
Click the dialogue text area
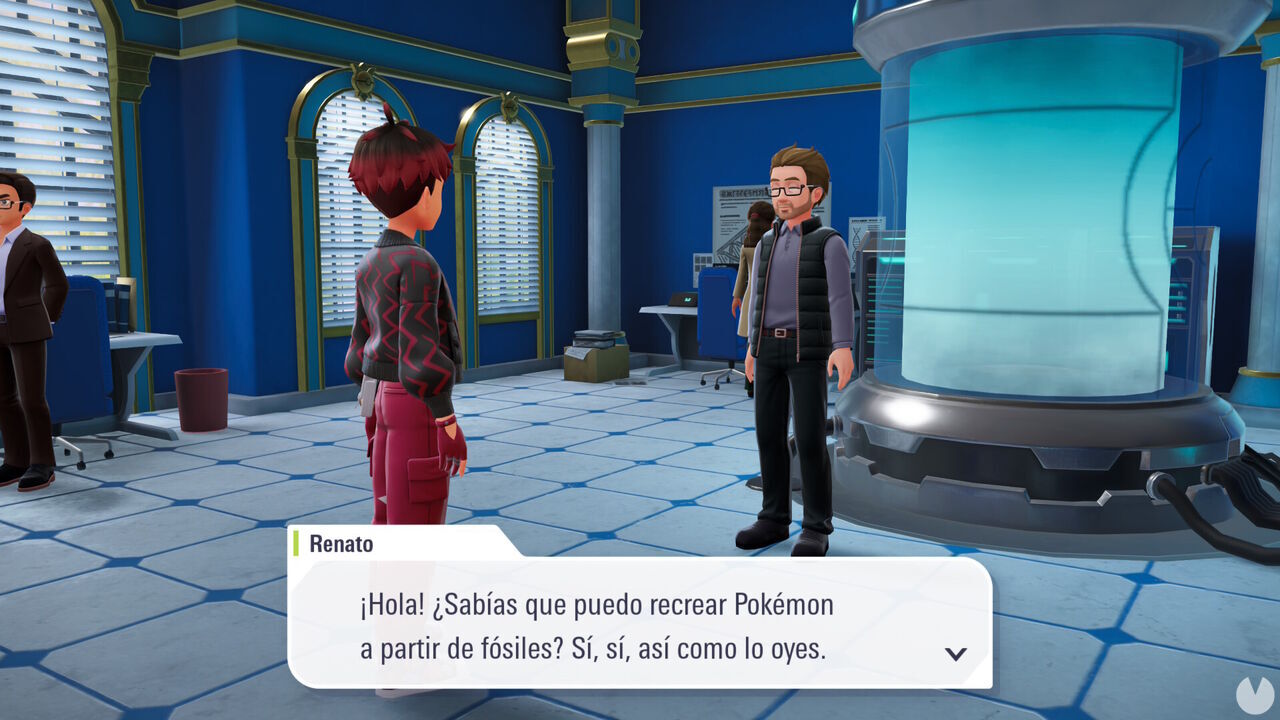click(600, 625)
